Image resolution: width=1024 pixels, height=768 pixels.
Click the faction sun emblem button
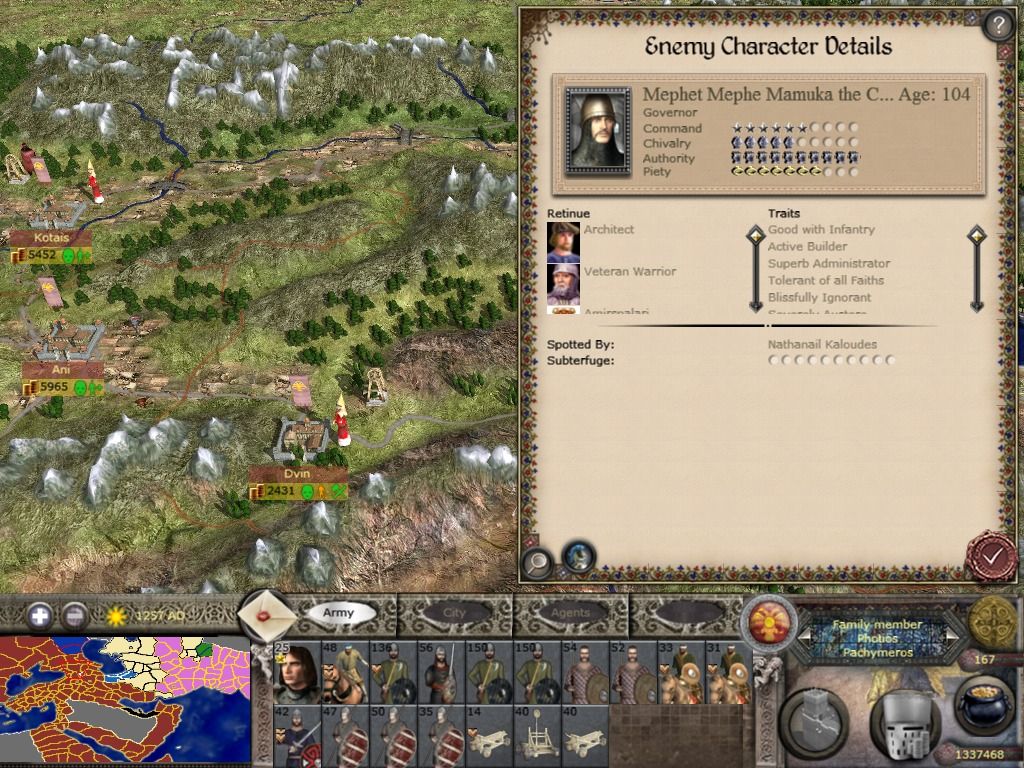(x=770, y=620)
